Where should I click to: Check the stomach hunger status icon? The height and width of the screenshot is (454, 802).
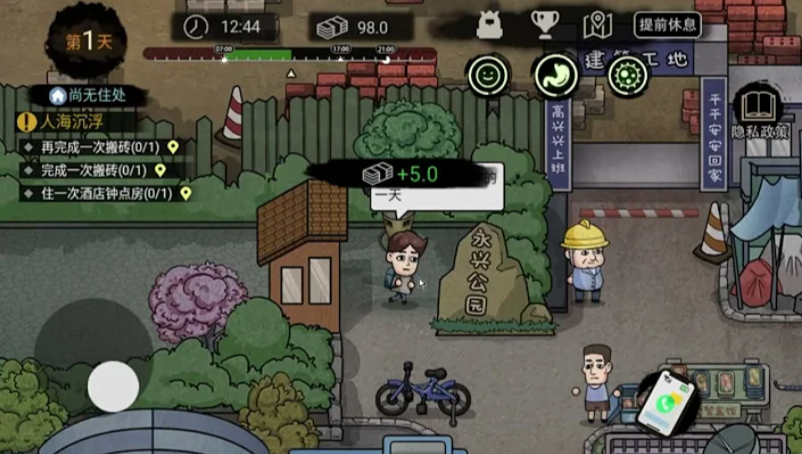tap(557, 74)
